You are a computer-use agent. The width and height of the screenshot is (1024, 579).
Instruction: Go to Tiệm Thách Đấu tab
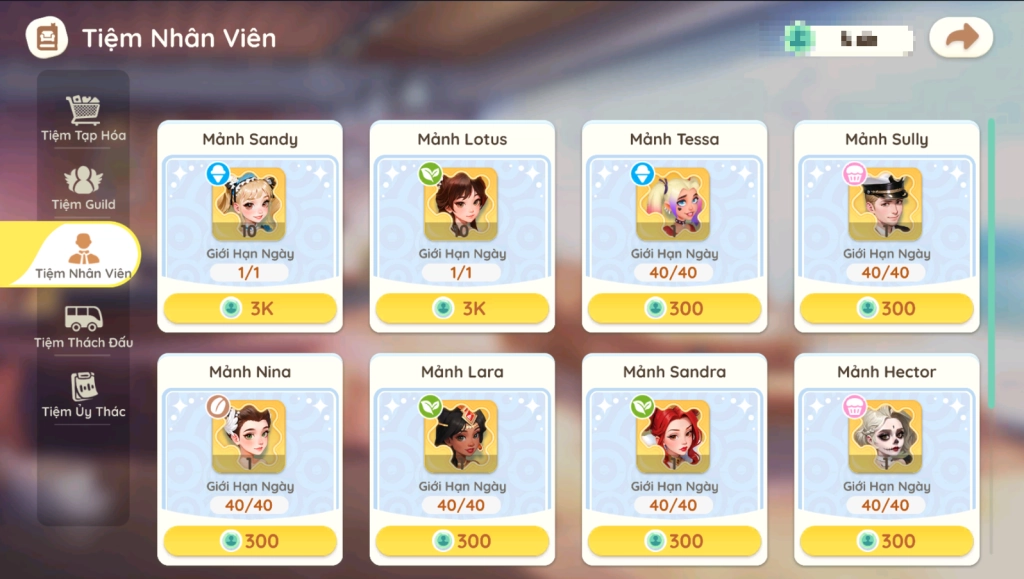pyautogui.click(x=83, y=326)
